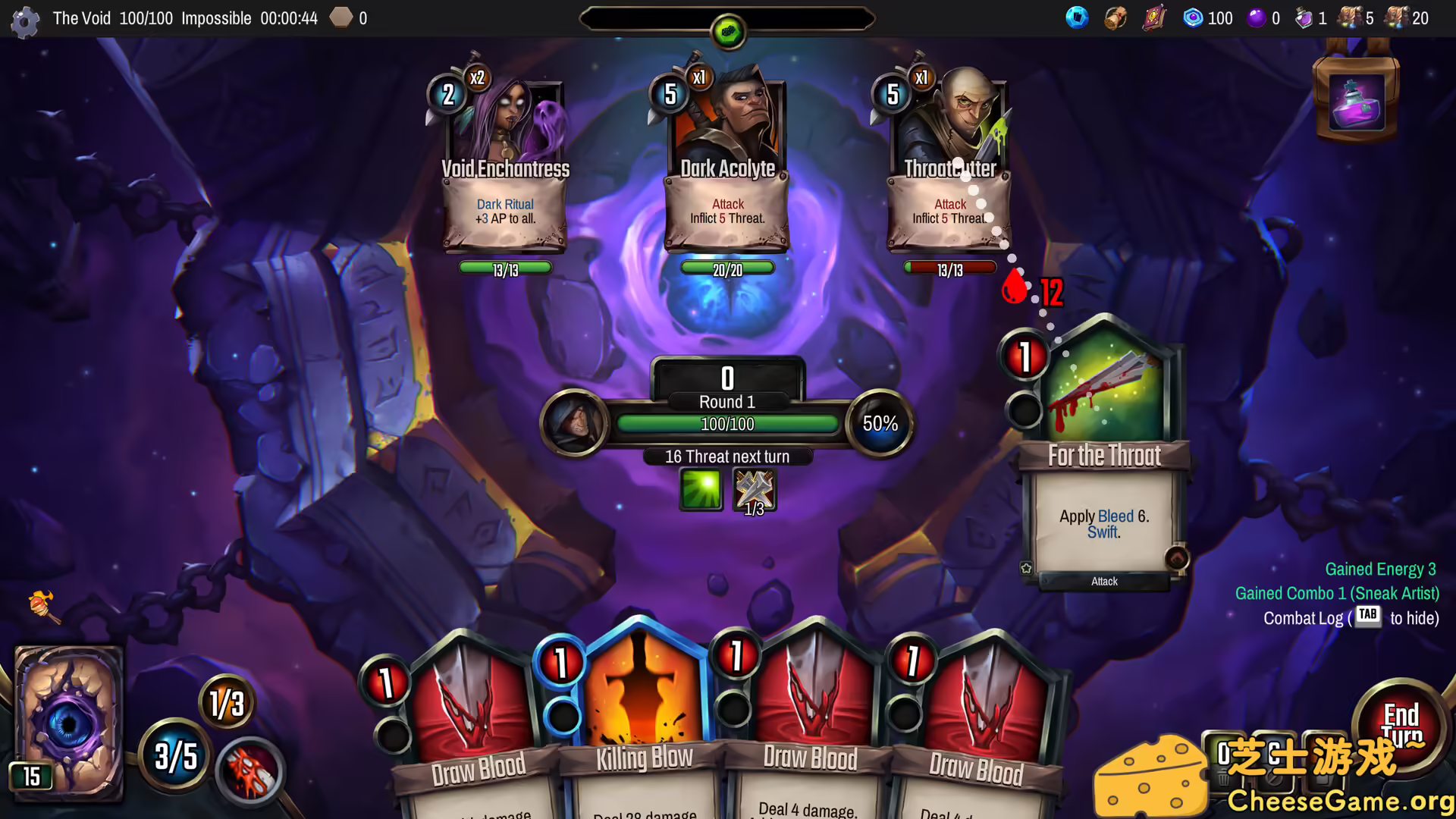Use the purple potion in the bag
The height and width of the screenshot is (819, 1456).
(1356, 104)
